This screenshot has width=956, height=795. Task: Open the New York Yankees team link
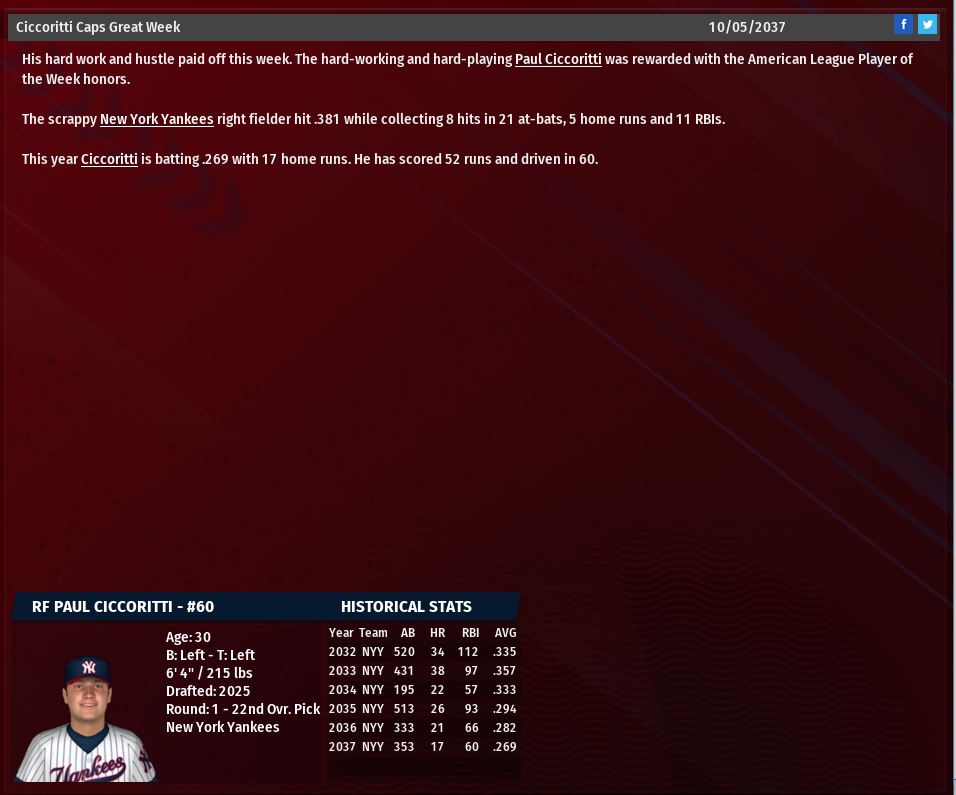[156, 120]
